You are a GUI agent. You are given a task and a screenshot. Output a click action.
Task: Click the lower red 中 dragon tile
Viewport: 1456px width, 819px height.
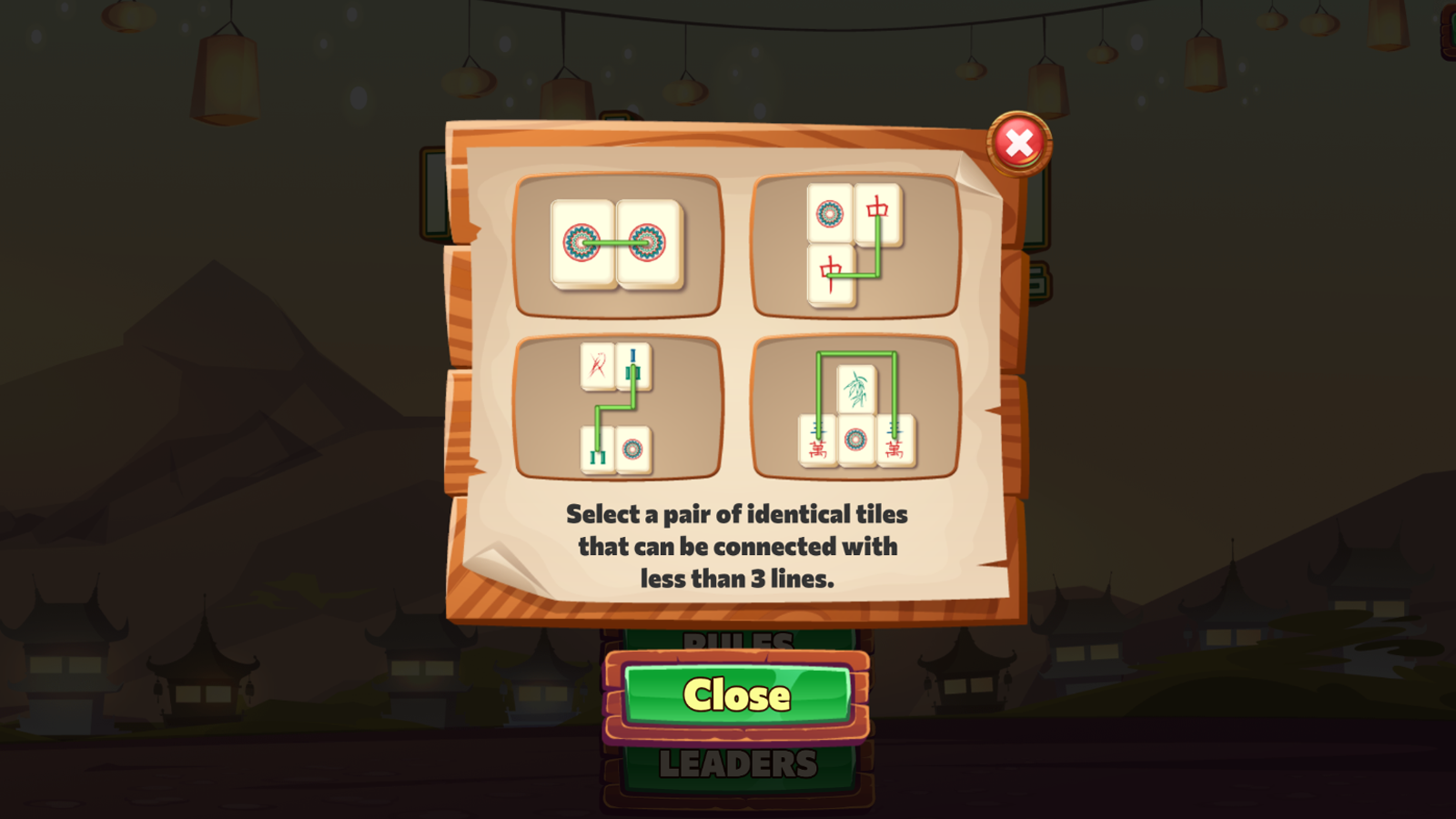(830, 275)
